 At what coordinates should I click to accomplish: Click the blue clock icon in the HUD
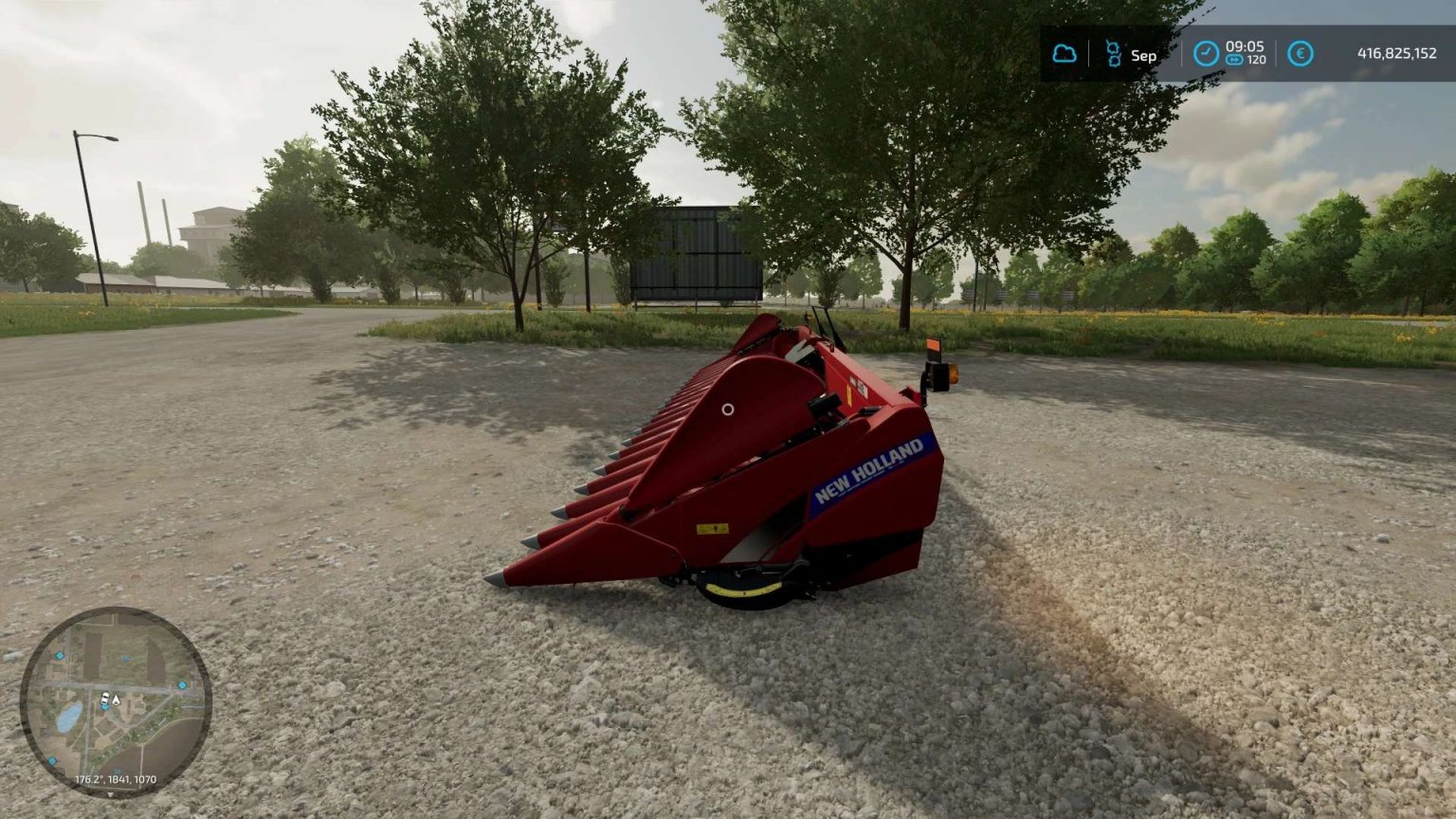1204,54
